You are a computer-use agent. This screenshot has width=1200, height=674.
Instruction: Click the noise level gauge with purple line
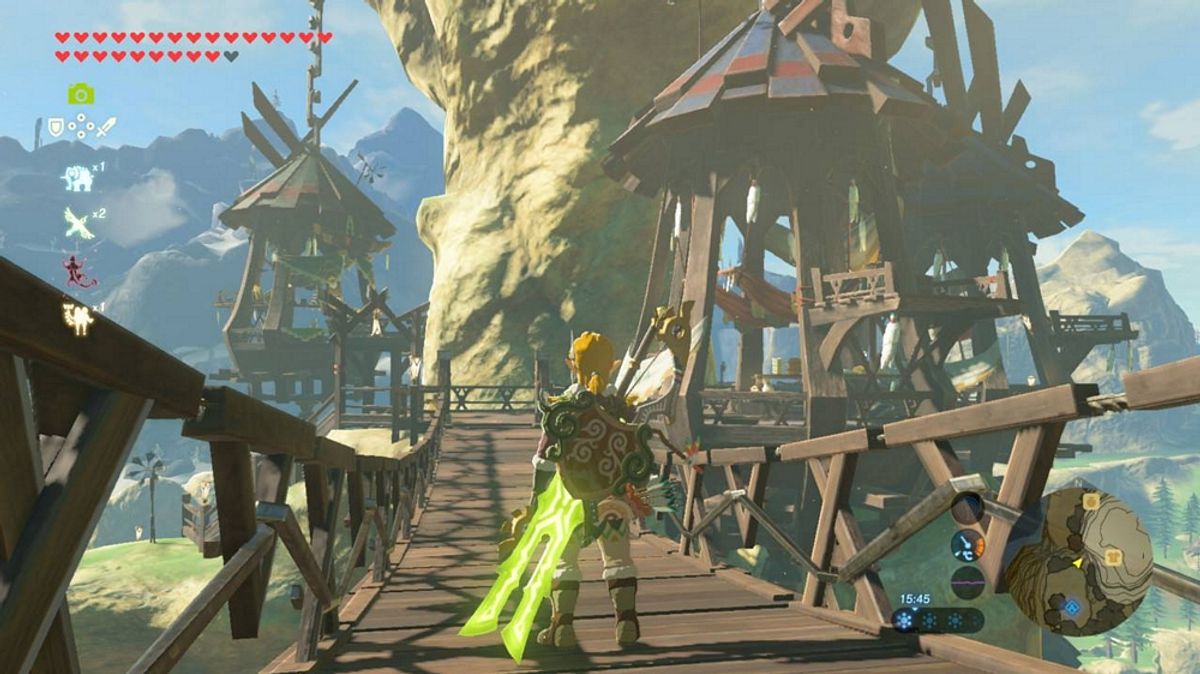(x=967, y=581)
